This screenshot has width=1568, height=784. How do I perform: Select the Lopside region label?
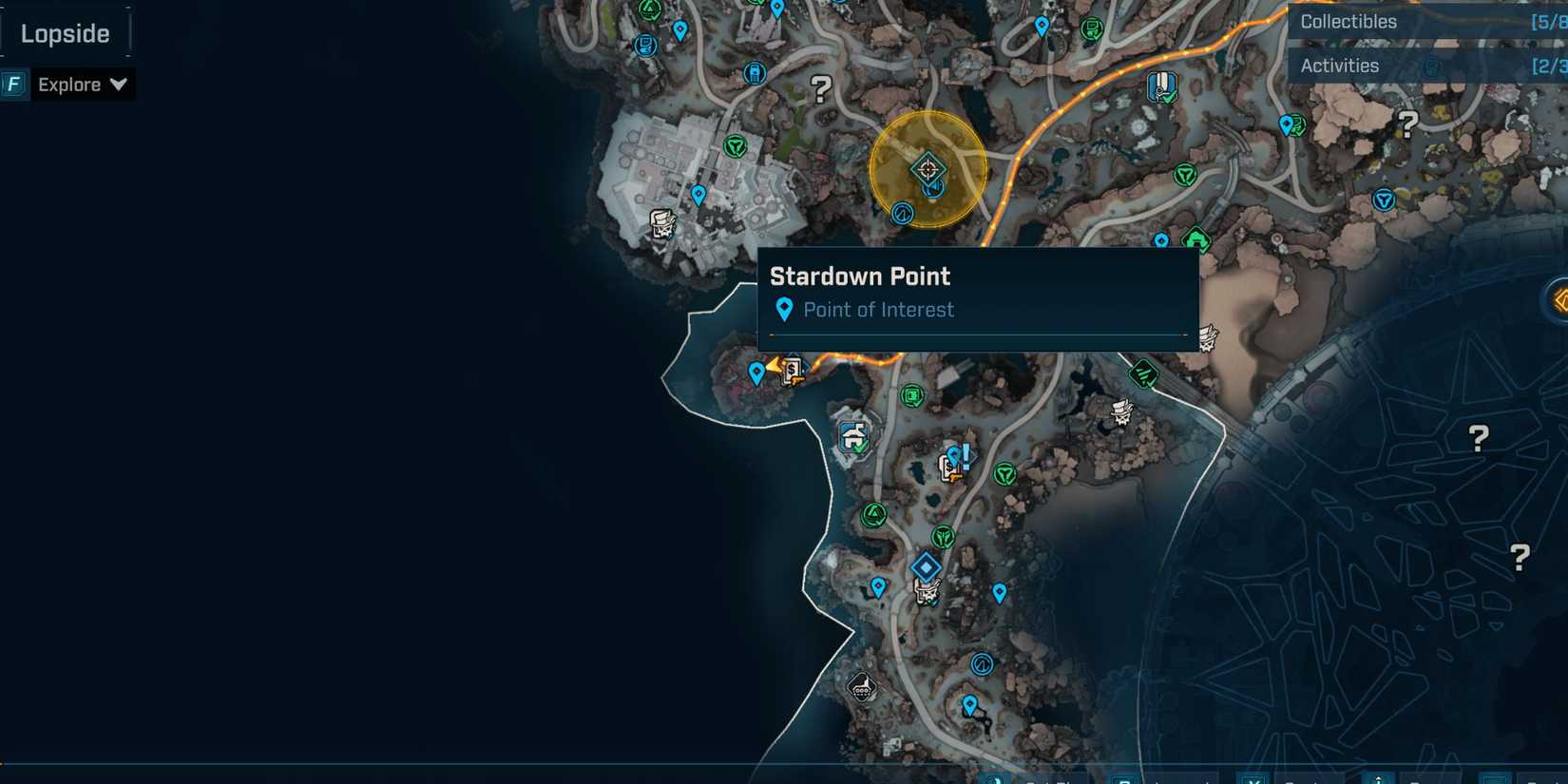pyautogui.click(x=67, y=32)
